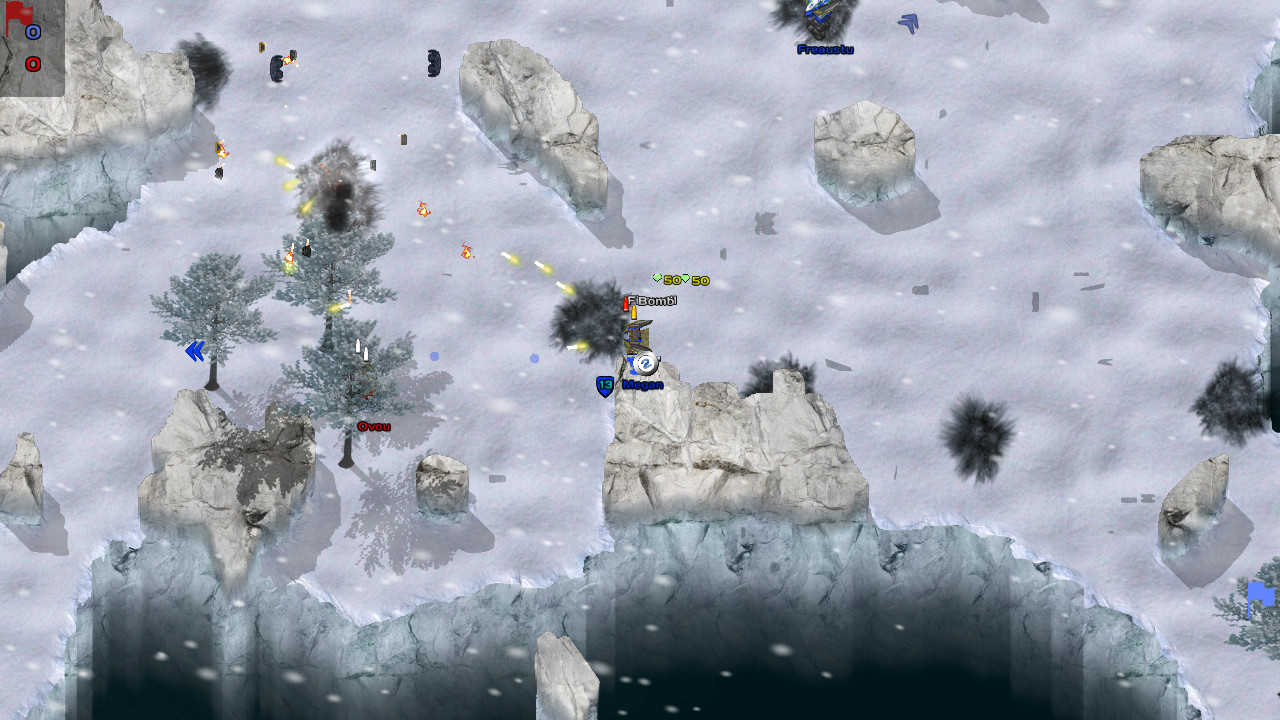Image resolution: width=1280 pixels, height=720 pixels.
Task: Select the circular level 2 badge on Megan's tank
Action: tap(647, 363)
